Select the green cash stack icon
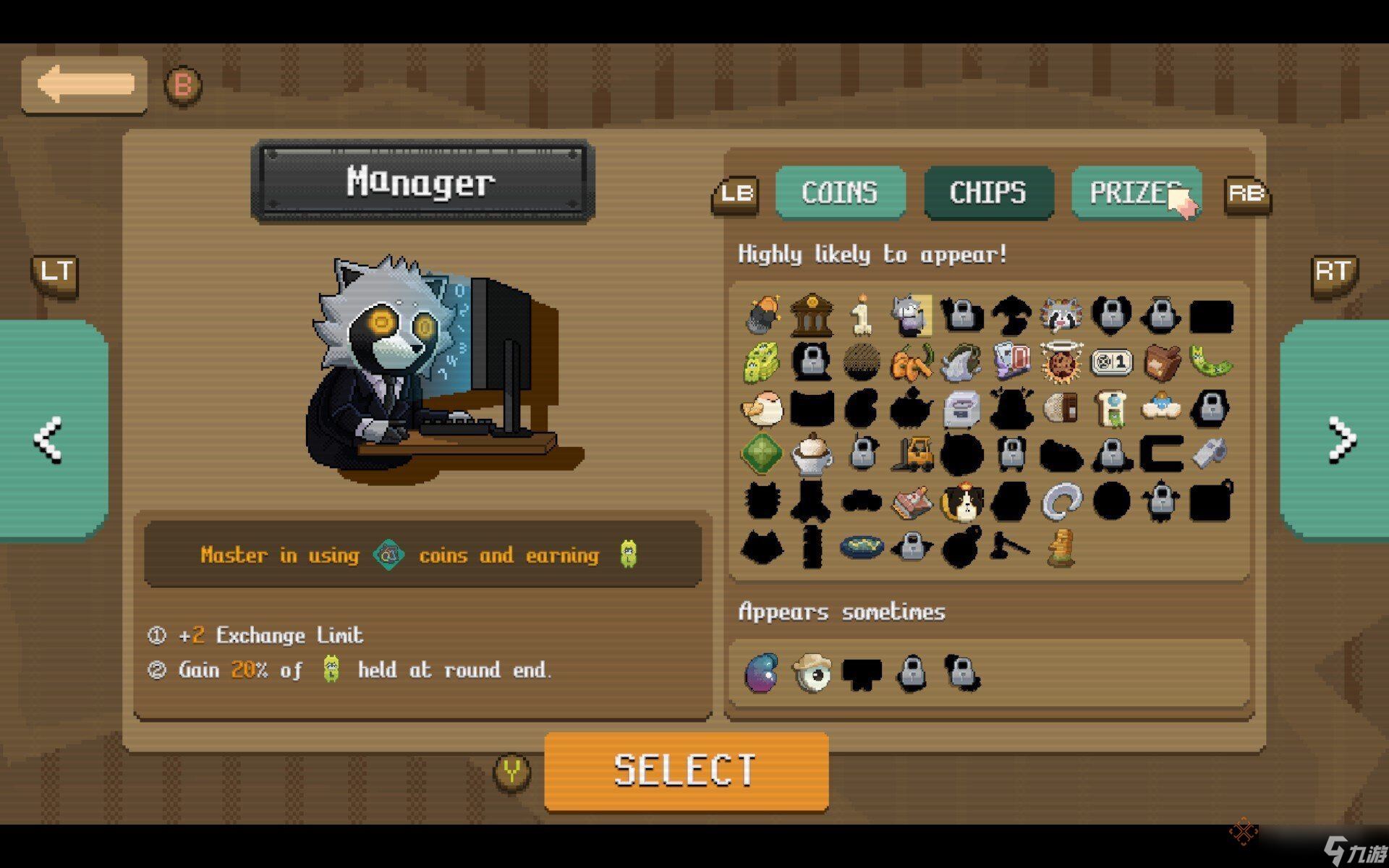The width and height of the screenshot is (1389, 868). 762,362
